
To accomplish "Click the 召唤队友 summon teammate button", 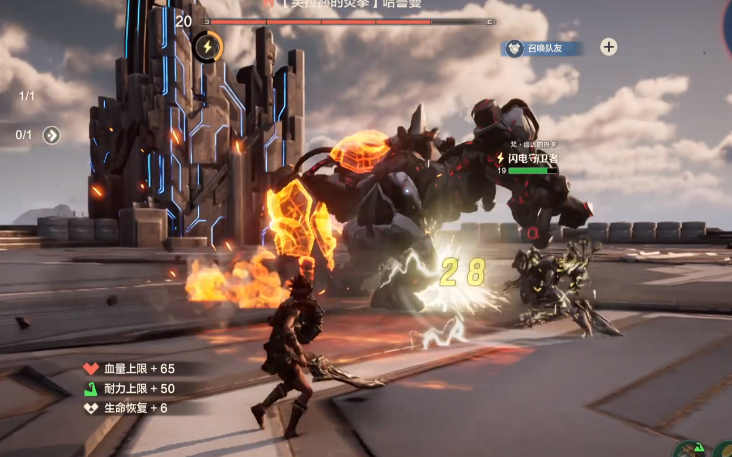I will pyautogui.click(x=543, y=48).
